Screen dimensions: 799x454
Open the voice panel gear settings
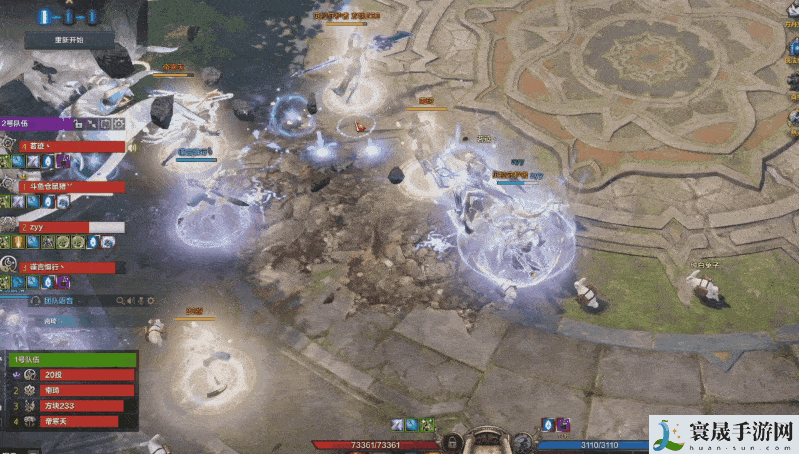point(153,299)
